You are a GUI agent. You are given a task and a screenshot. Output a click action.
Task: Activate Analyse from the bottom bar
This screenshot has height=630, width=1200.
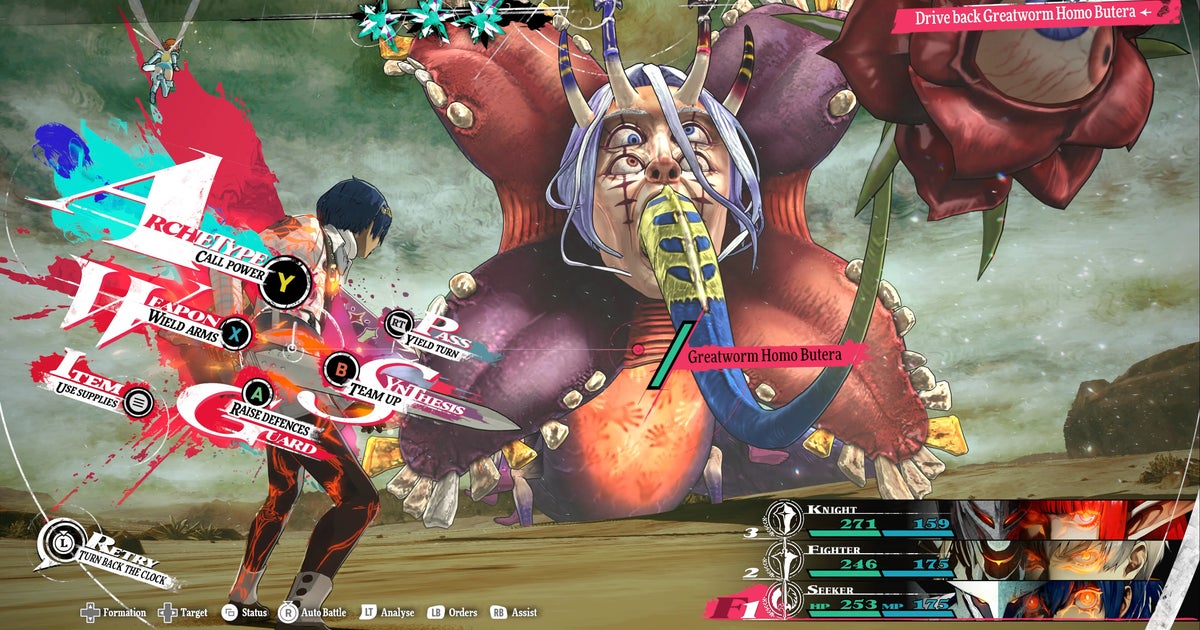(x=388, y=612)
